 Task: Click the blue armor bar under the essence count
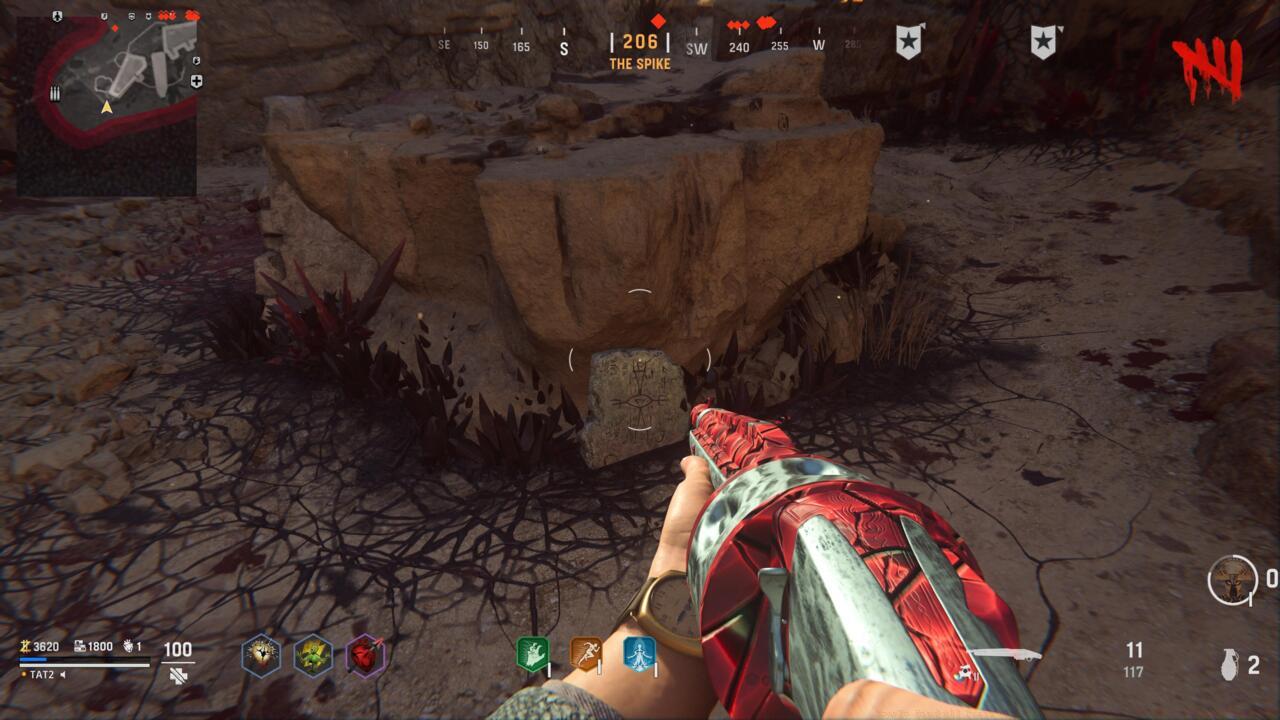coord(33,660)
